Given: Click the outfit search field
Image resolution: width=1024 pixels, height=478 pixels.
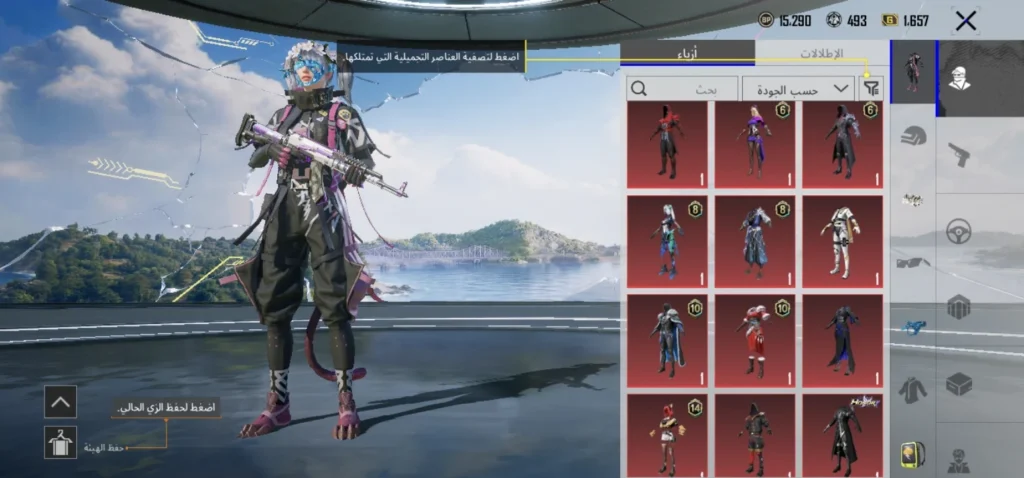Looking at the screenshot, I should pyautogui.click(x=682, y=88).
